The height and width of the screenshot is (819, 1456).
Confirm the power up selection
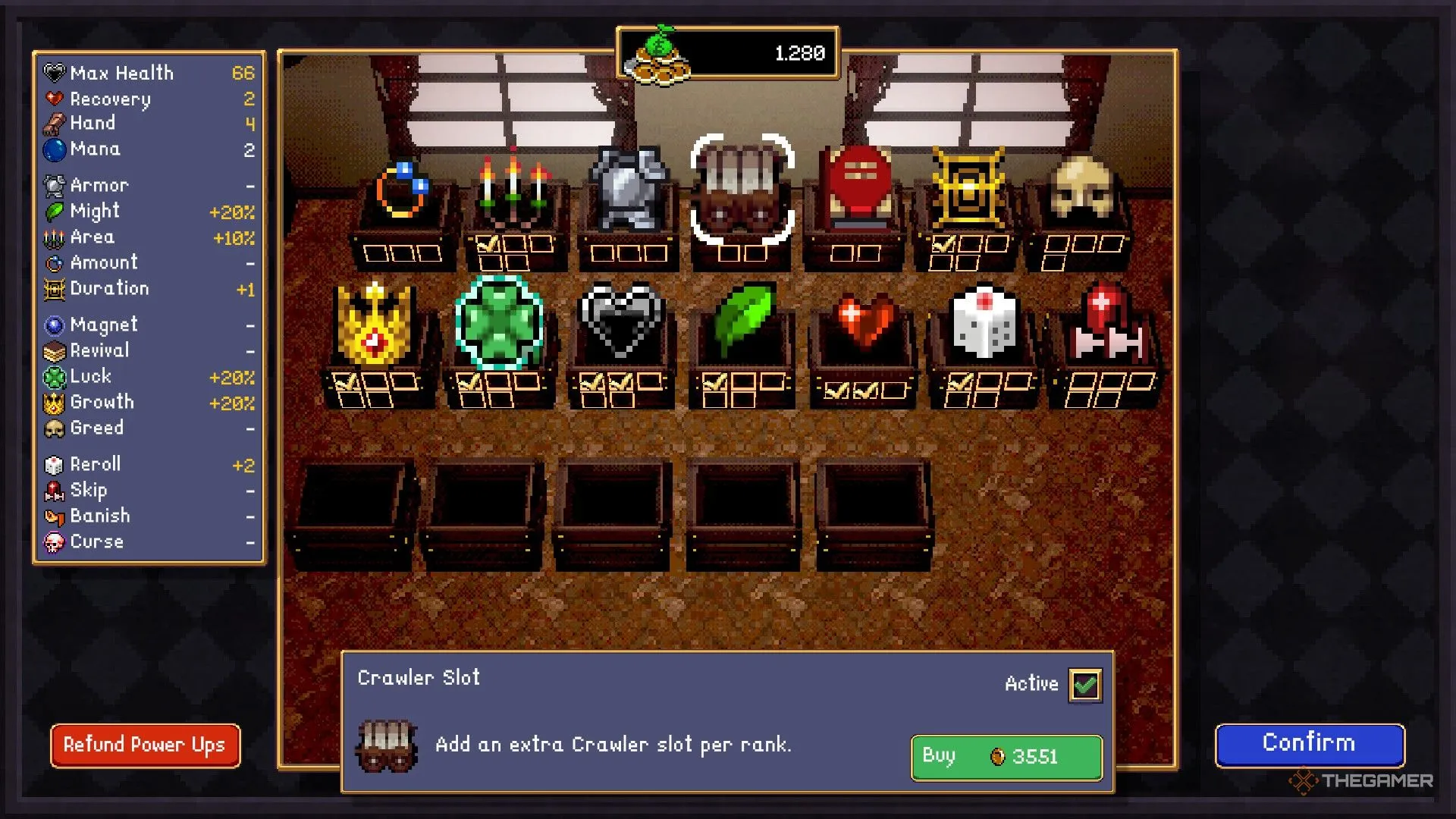(x=1309, y=744)
